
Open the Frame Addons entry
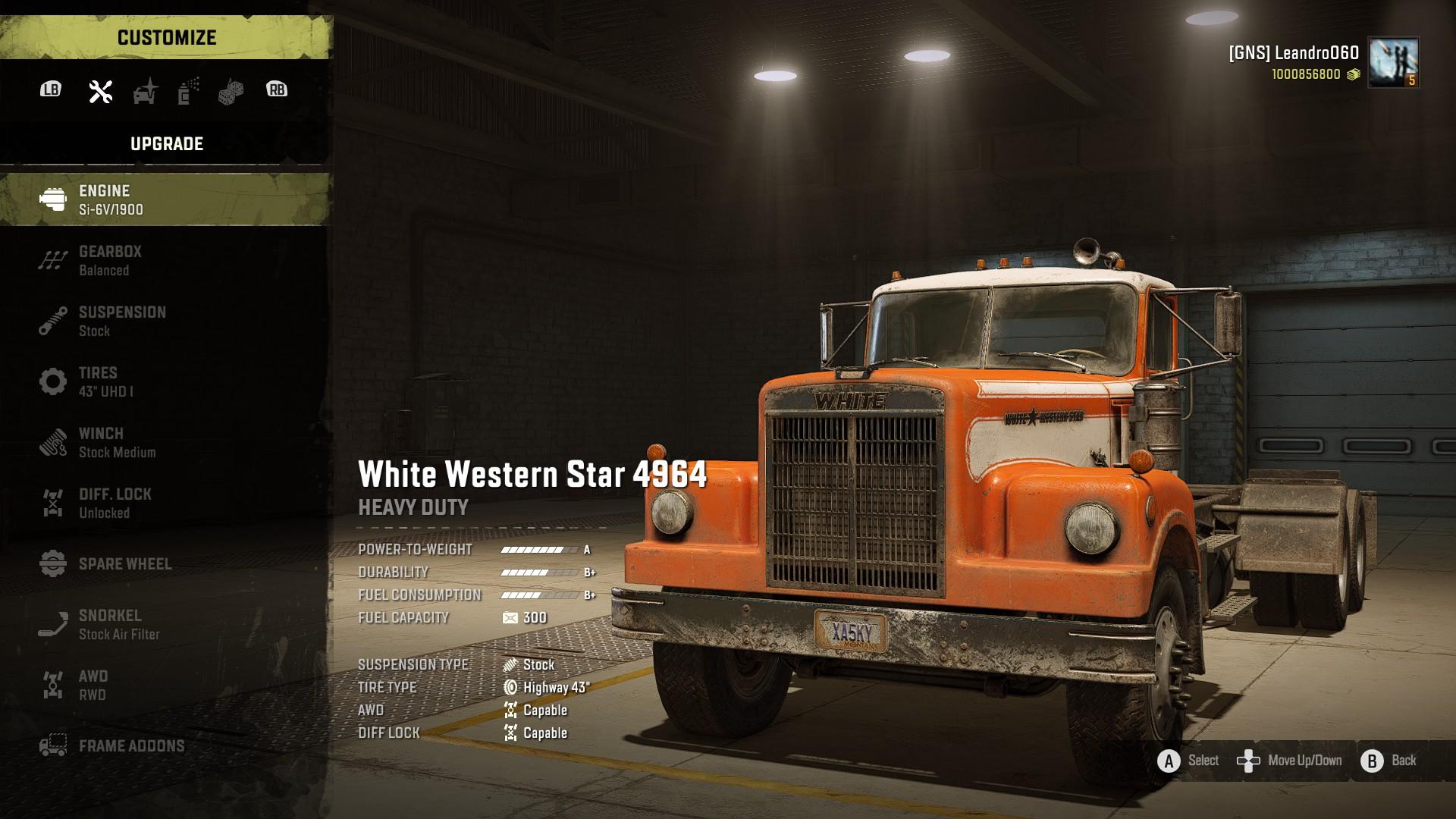[165, 745]
